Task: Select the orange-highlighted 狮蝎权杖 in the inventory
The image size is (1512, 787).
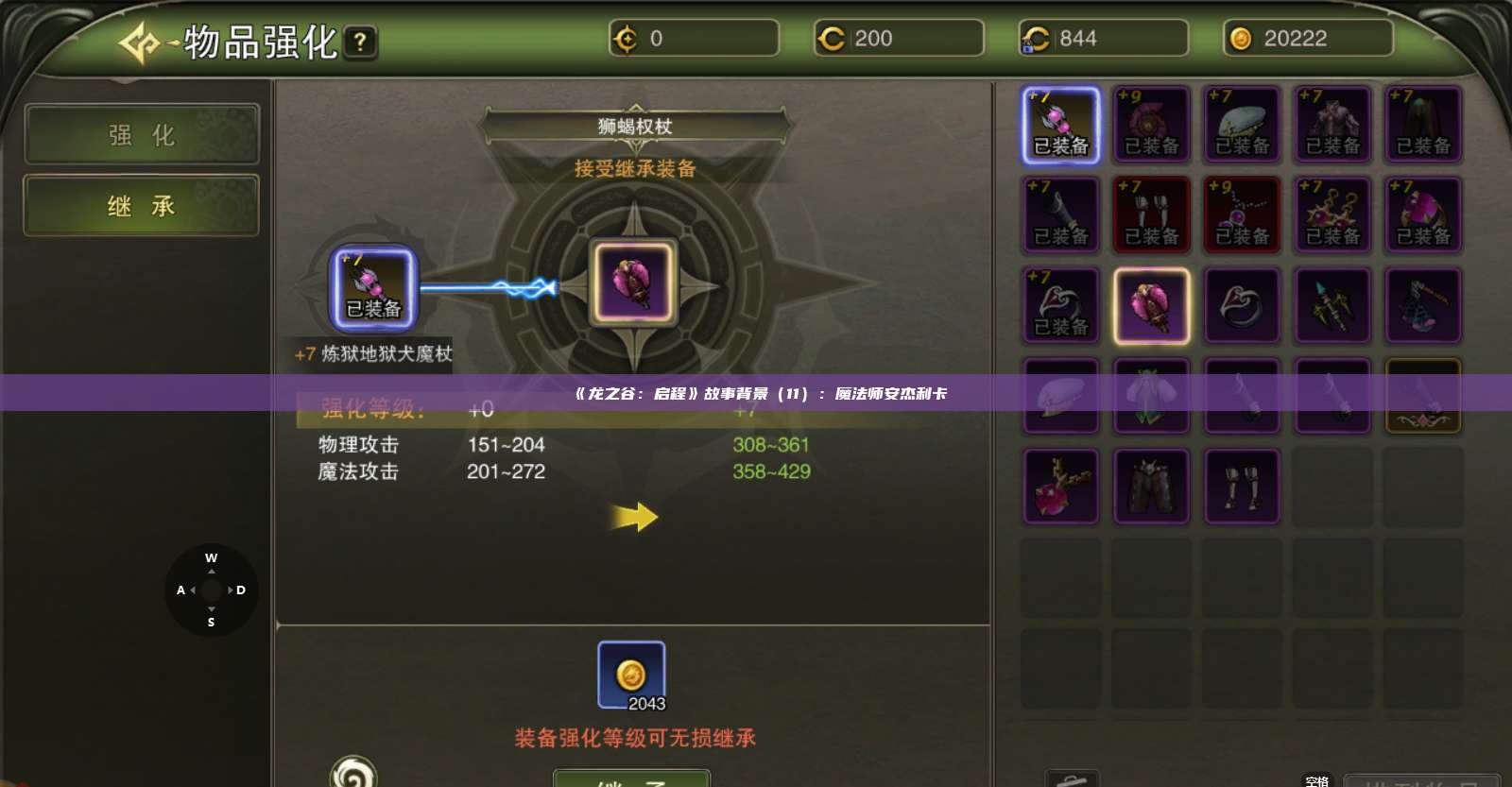Action: [x=1151, y=304]
